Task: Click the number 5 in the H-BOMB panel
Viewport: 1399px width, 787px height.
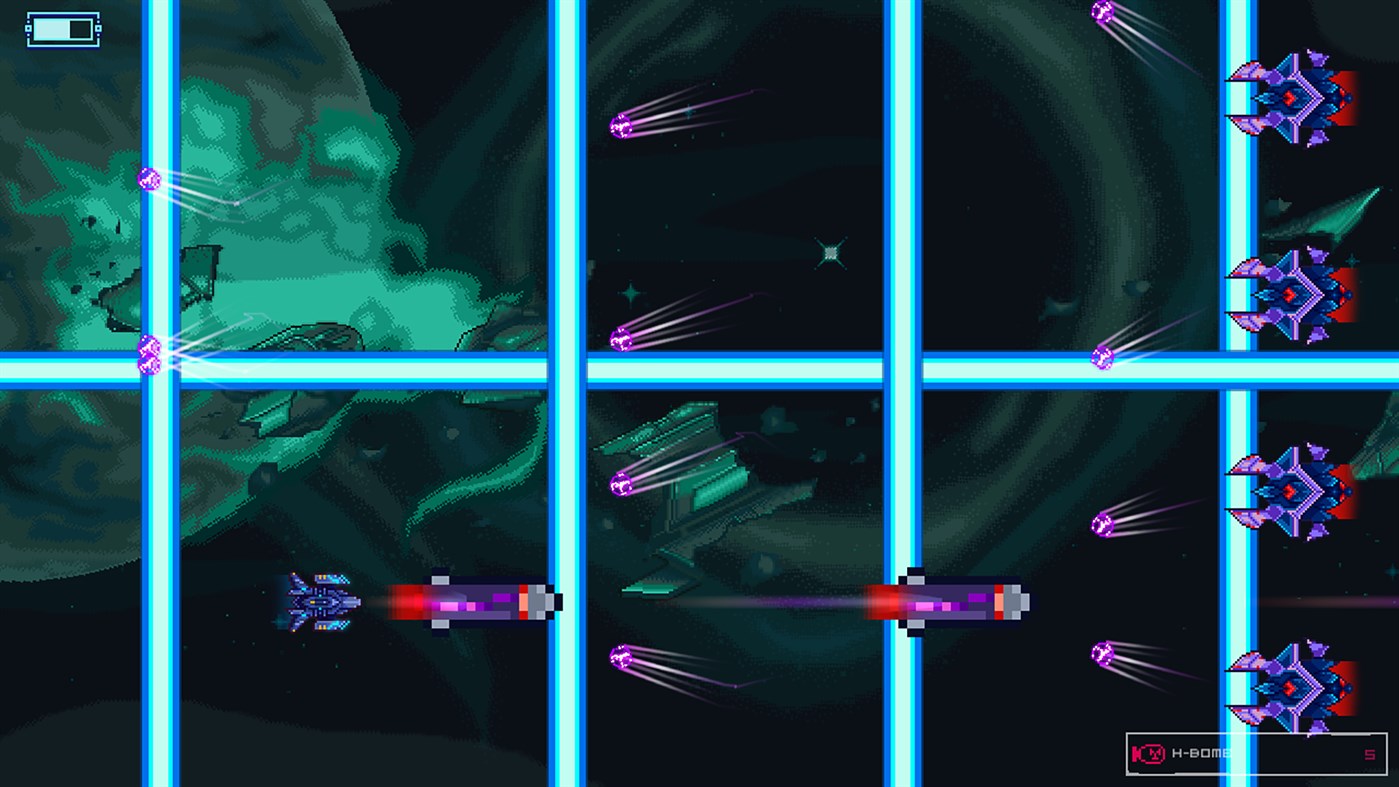Action: pyautogui.click(x=1368, y=753)
